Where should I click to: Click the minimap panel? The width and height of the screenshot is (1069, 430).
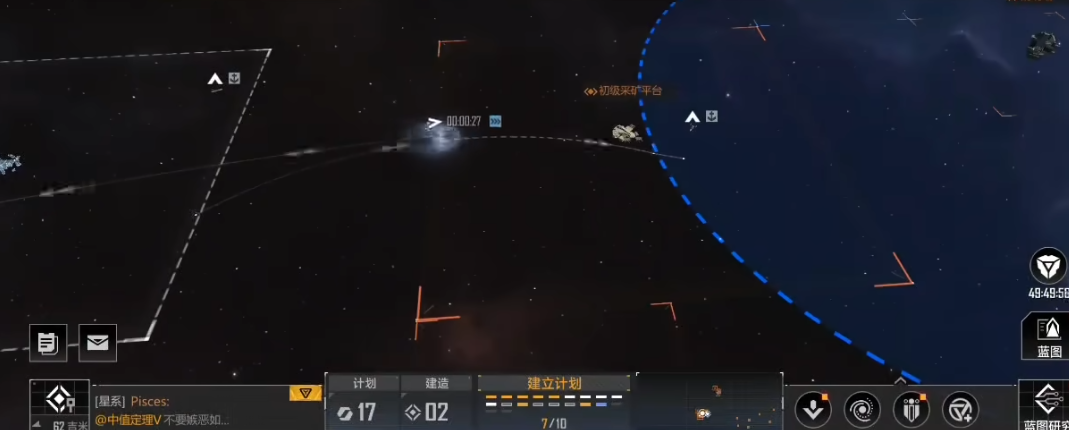(x=709, y=402)
